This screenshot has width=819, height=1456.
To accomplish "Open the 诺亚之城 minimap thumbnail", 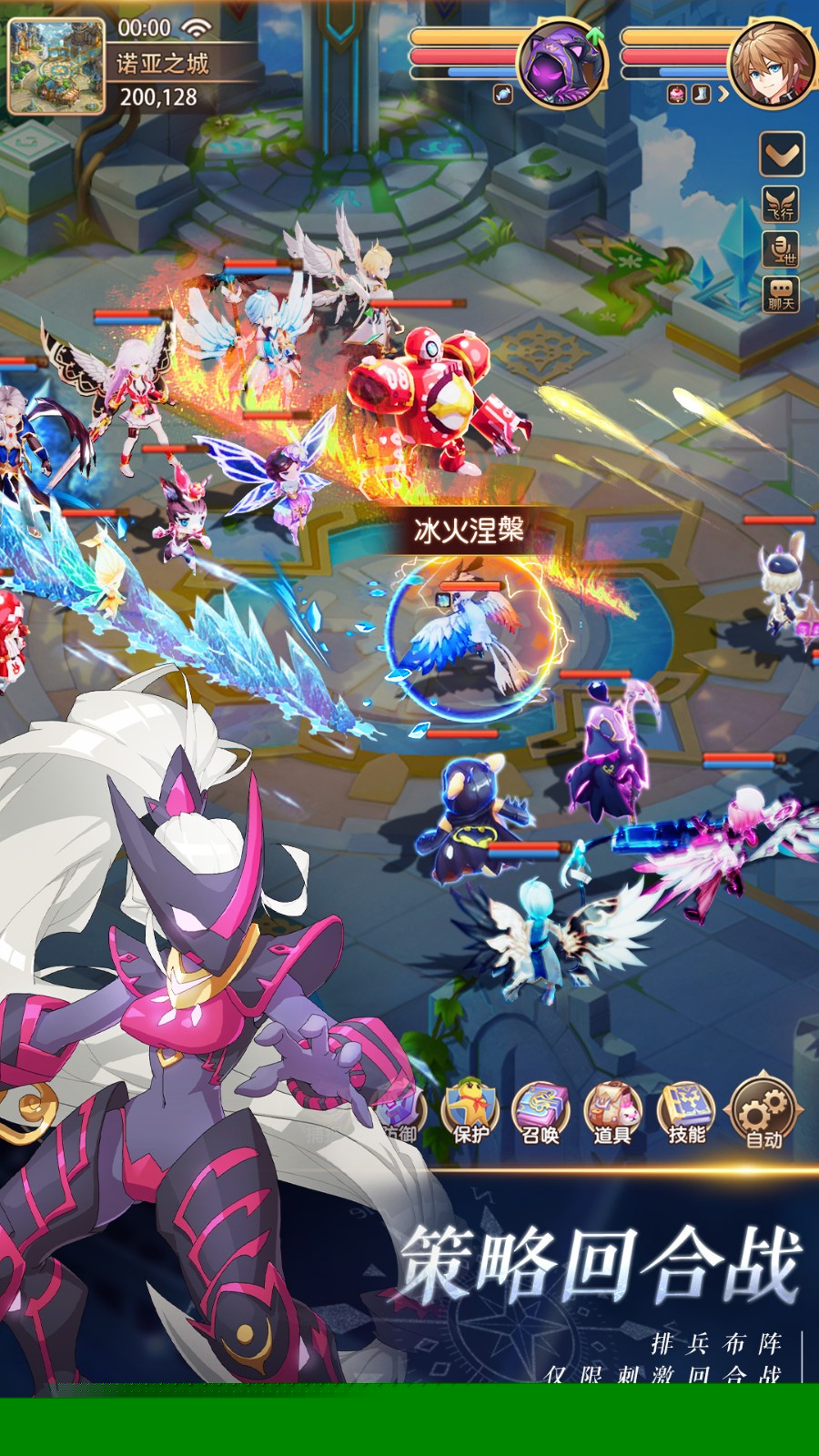I will click(56, 66).
